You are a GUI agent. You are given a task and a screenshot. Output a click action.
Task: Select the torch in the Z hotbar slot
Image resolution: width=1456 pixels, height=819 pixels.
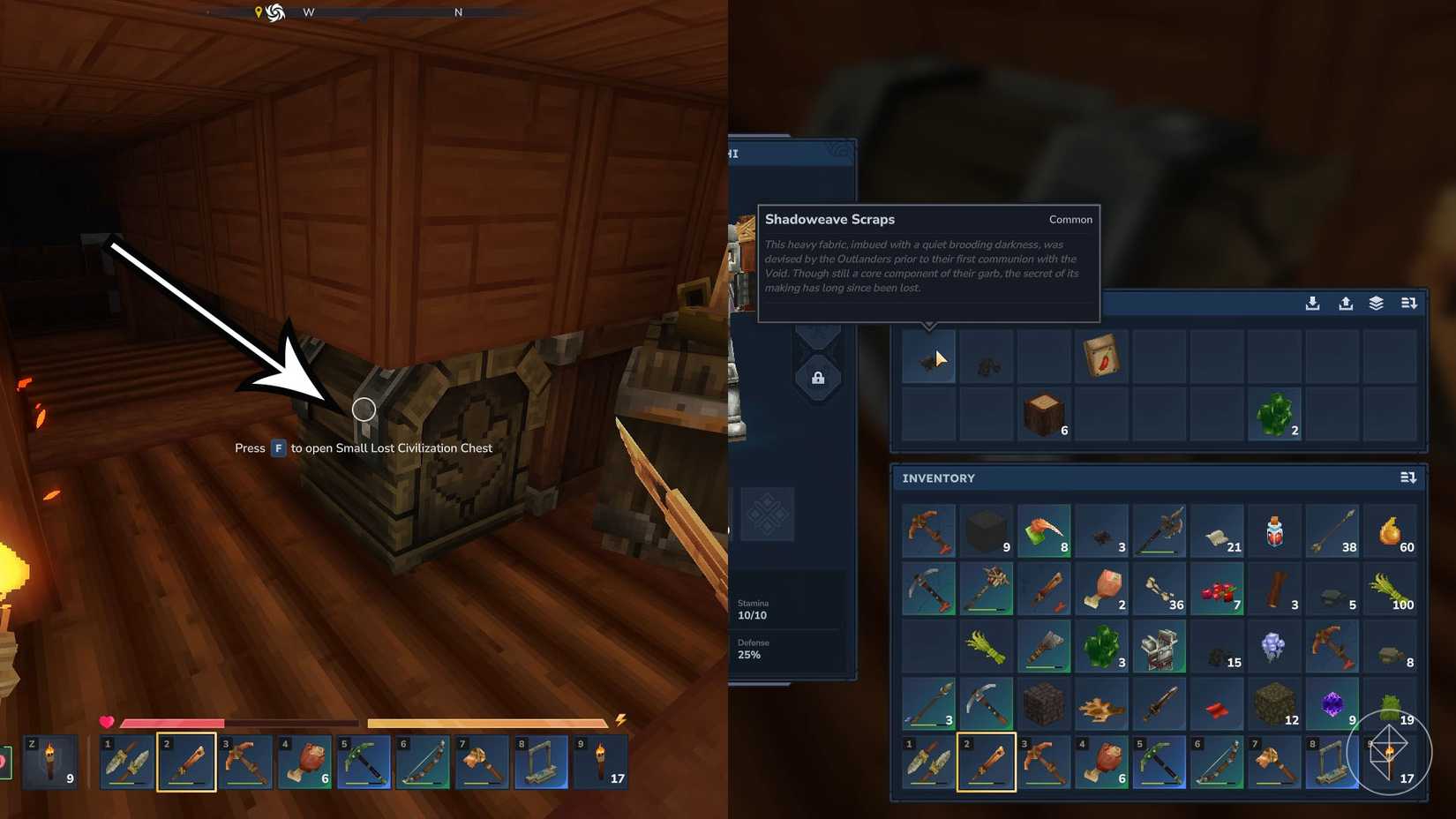tap(51, 762)
